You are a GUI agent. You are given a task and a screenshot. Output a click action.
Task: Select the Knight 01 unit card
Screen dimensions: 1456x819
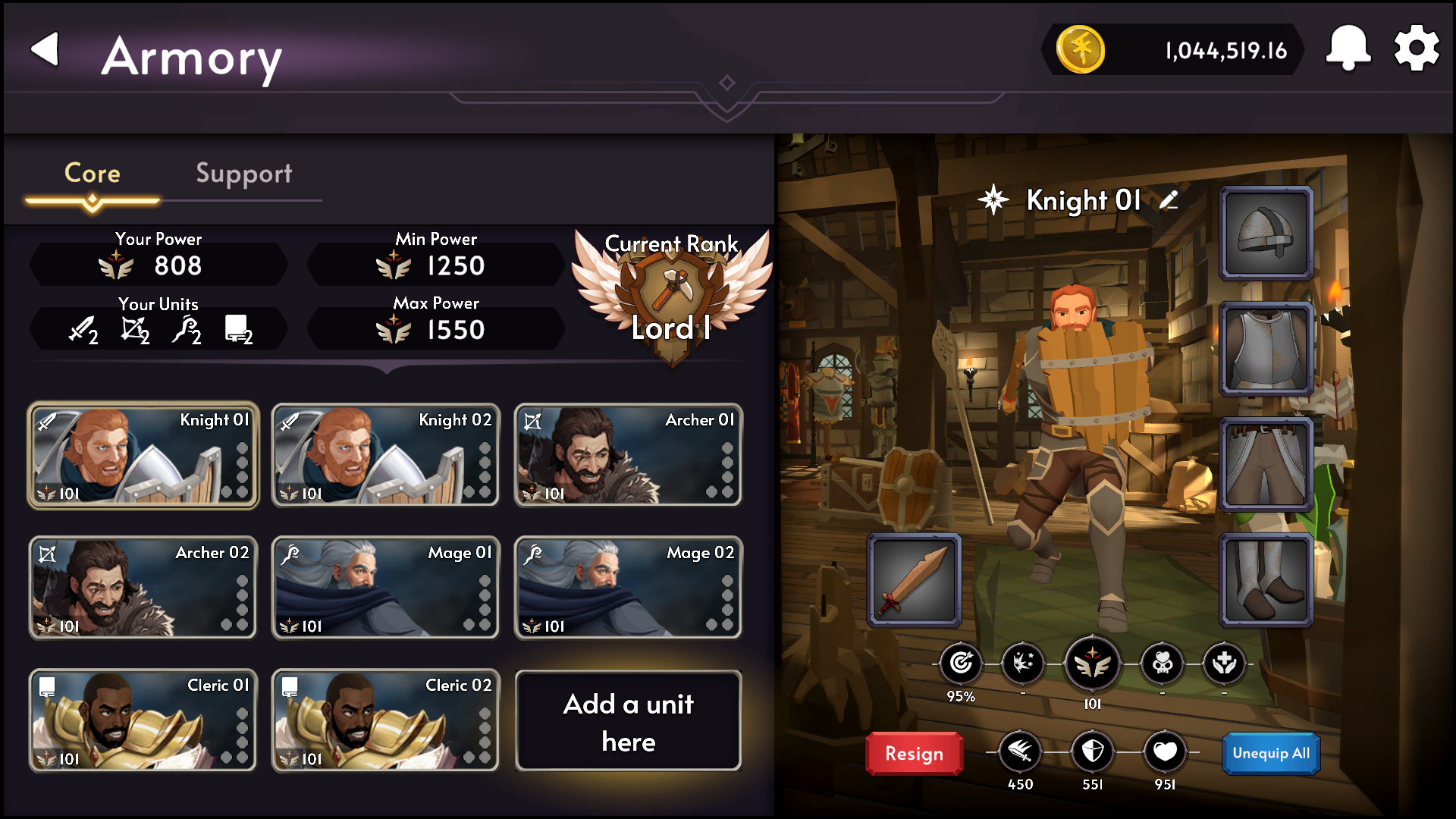point(143,455)
